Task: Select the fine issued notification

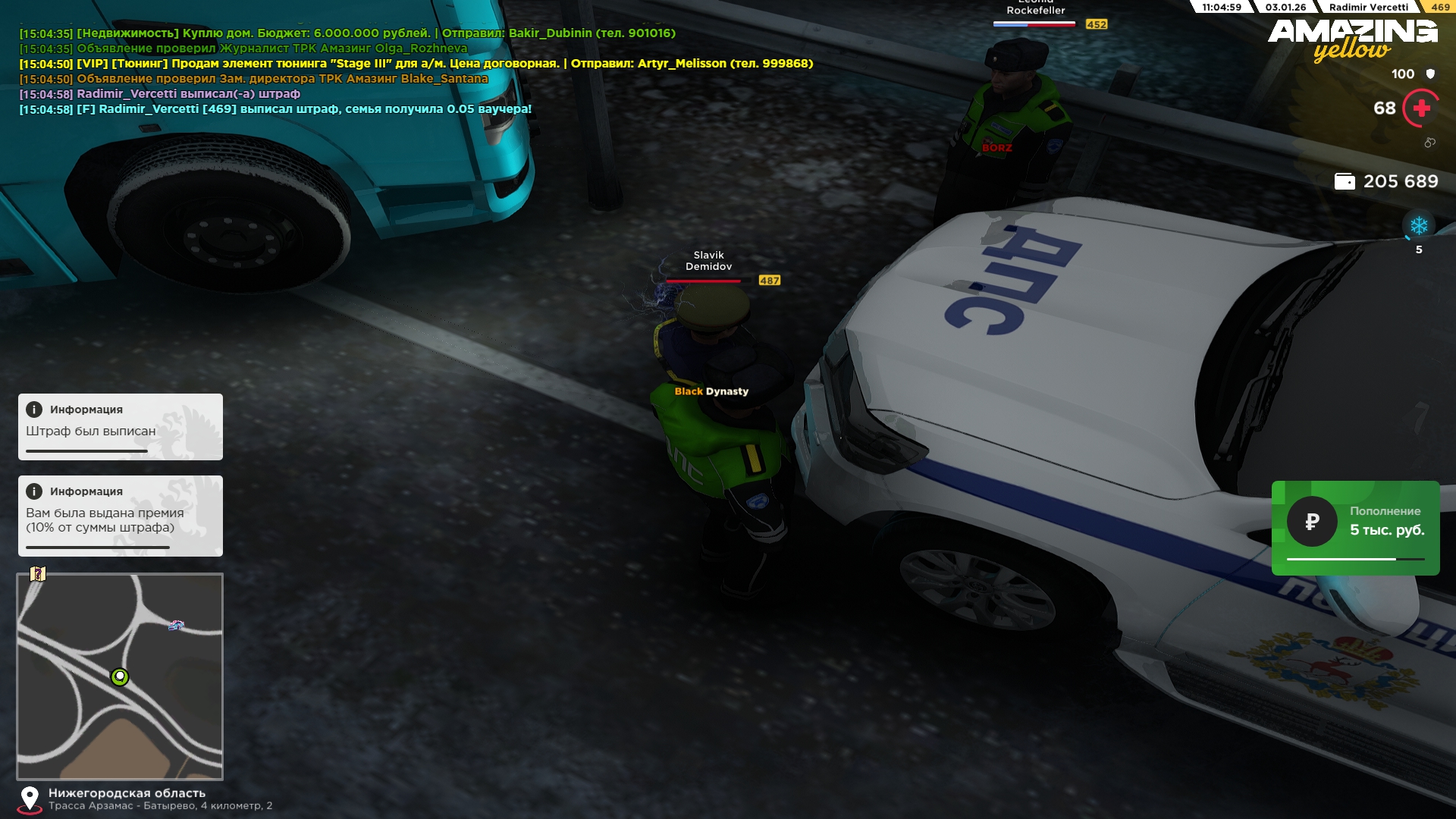Action: coord(121,426)
